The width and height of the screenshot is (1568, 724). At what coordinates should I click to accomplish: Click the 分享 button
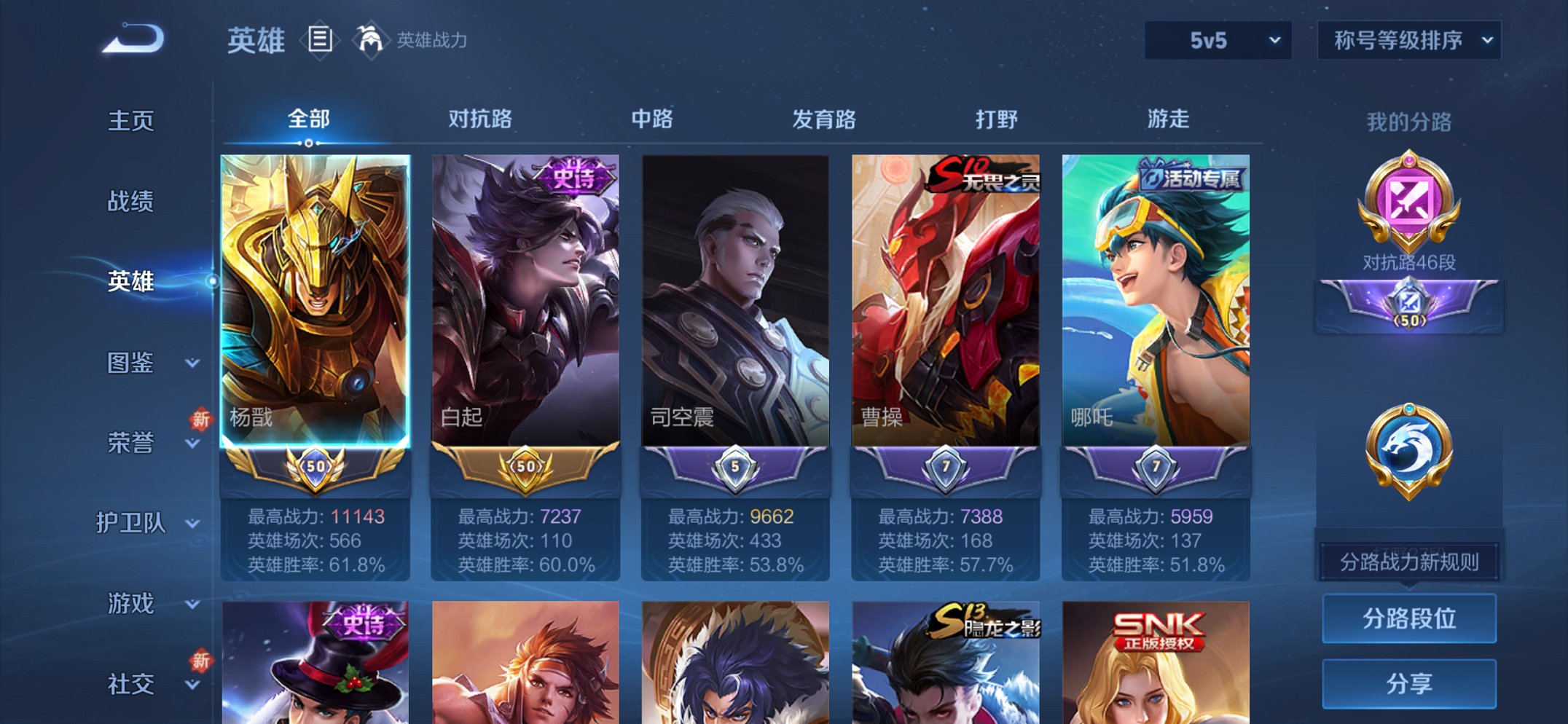click(x=1408, y=682)
